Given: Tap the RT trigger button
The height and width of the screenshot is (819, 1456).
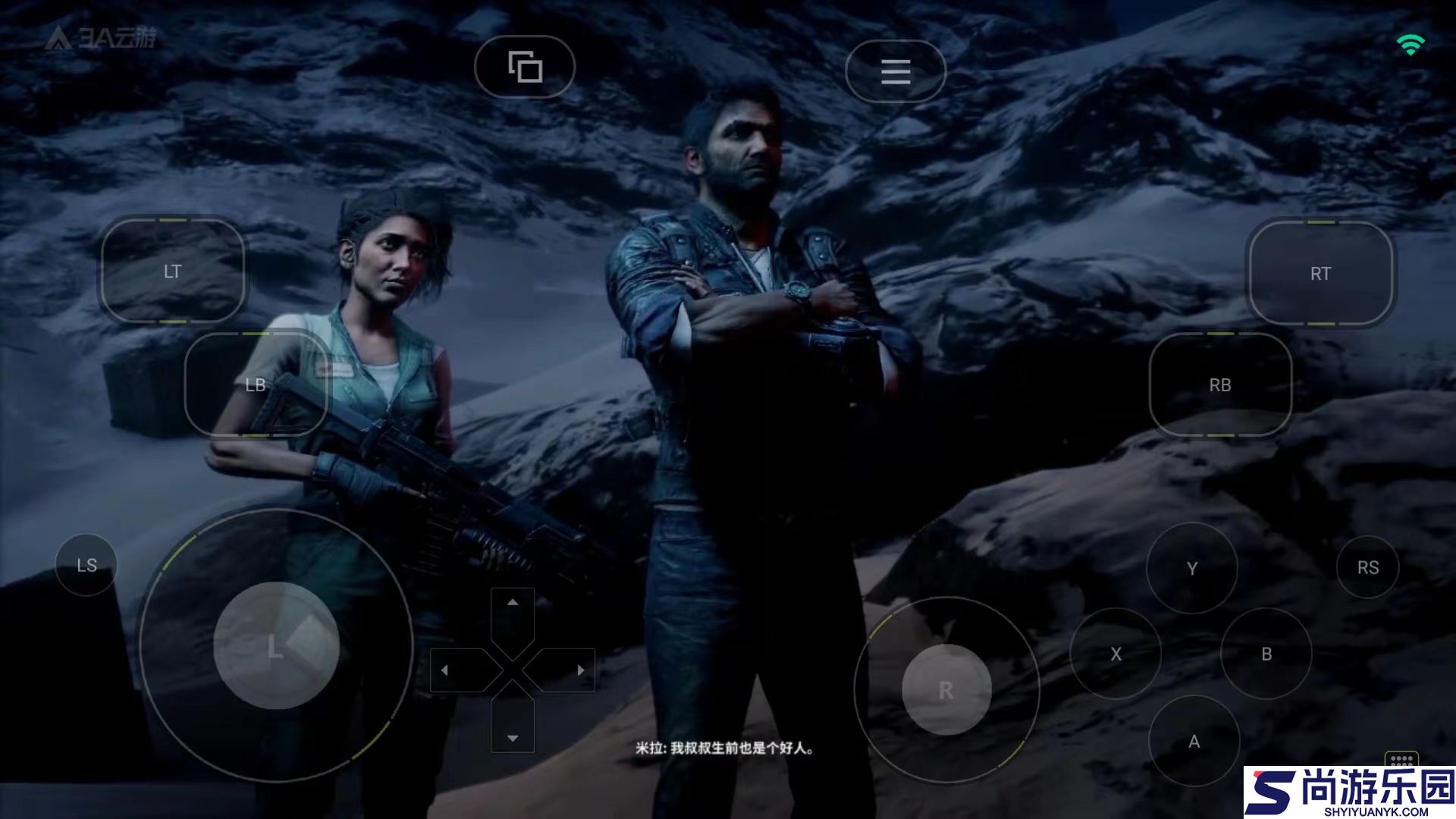Looking at the screenshot, I should pyautogui.click(x=1320, y=274).
